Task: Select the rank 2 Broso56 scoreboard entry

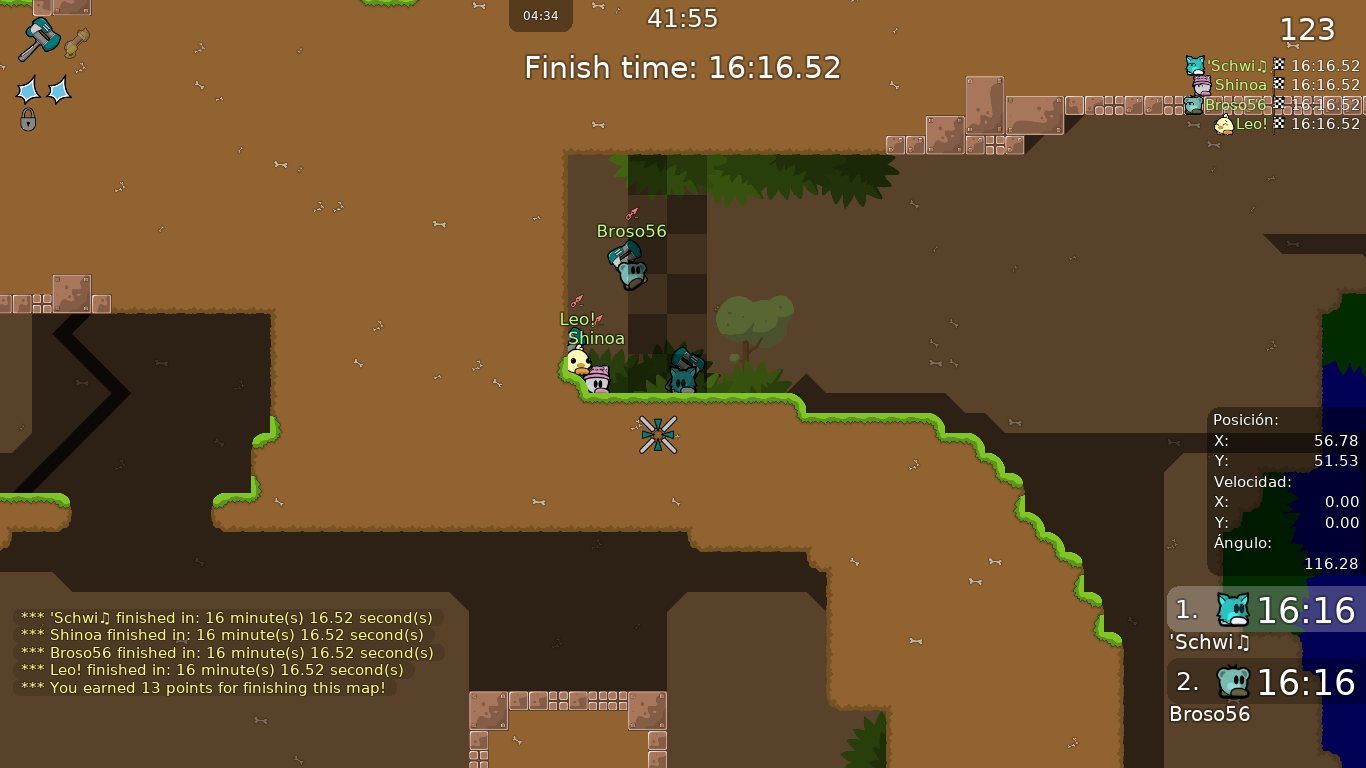Action: [1265, 683]
